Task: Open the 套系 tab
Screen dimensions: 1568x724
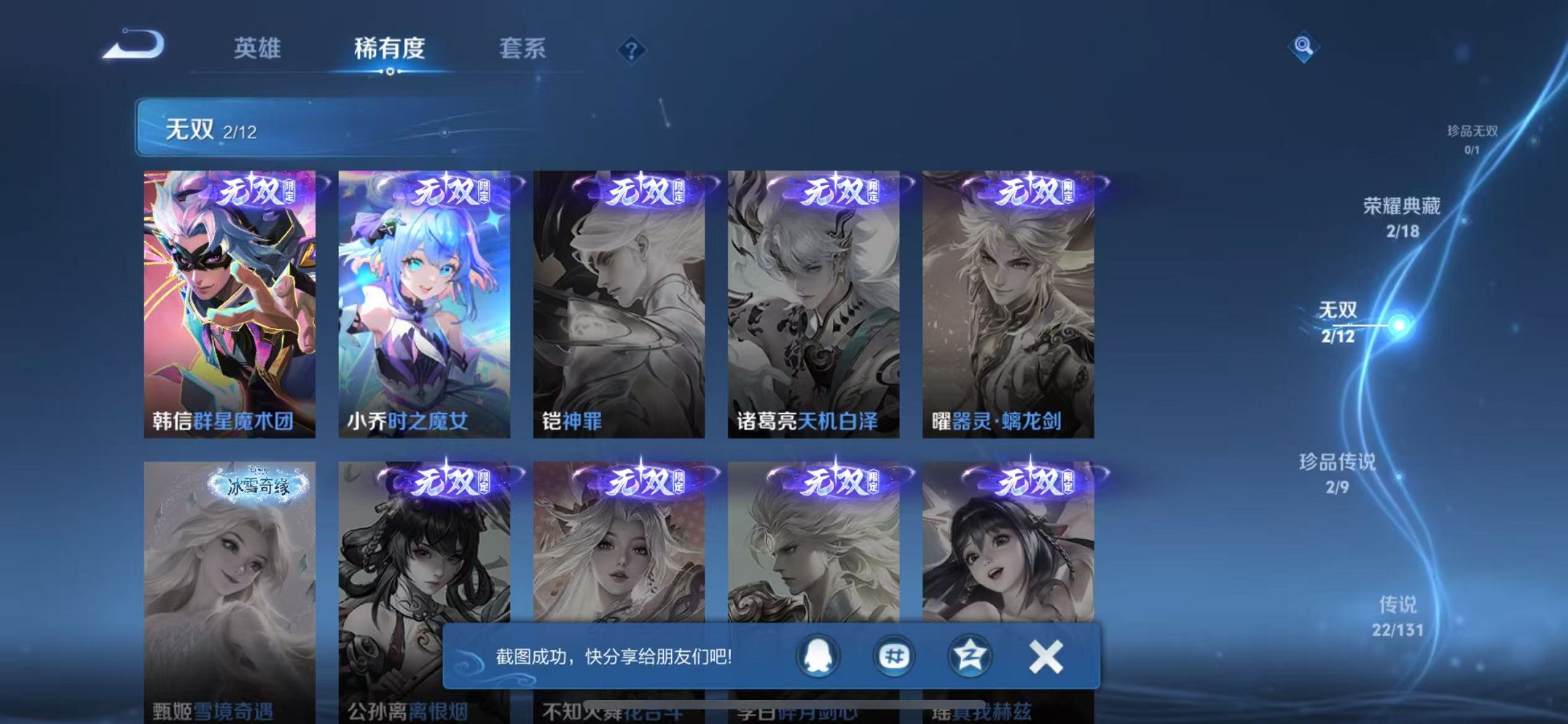Action: [x=522, y=48]
